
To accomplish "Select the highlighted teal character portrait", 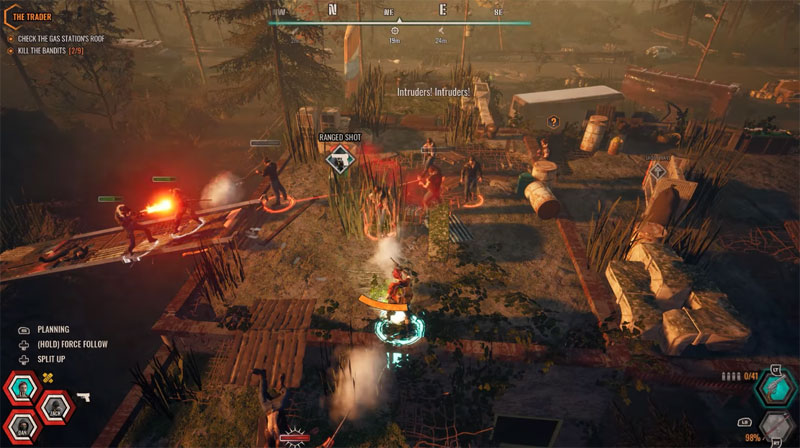I will (x=22, y=388).
